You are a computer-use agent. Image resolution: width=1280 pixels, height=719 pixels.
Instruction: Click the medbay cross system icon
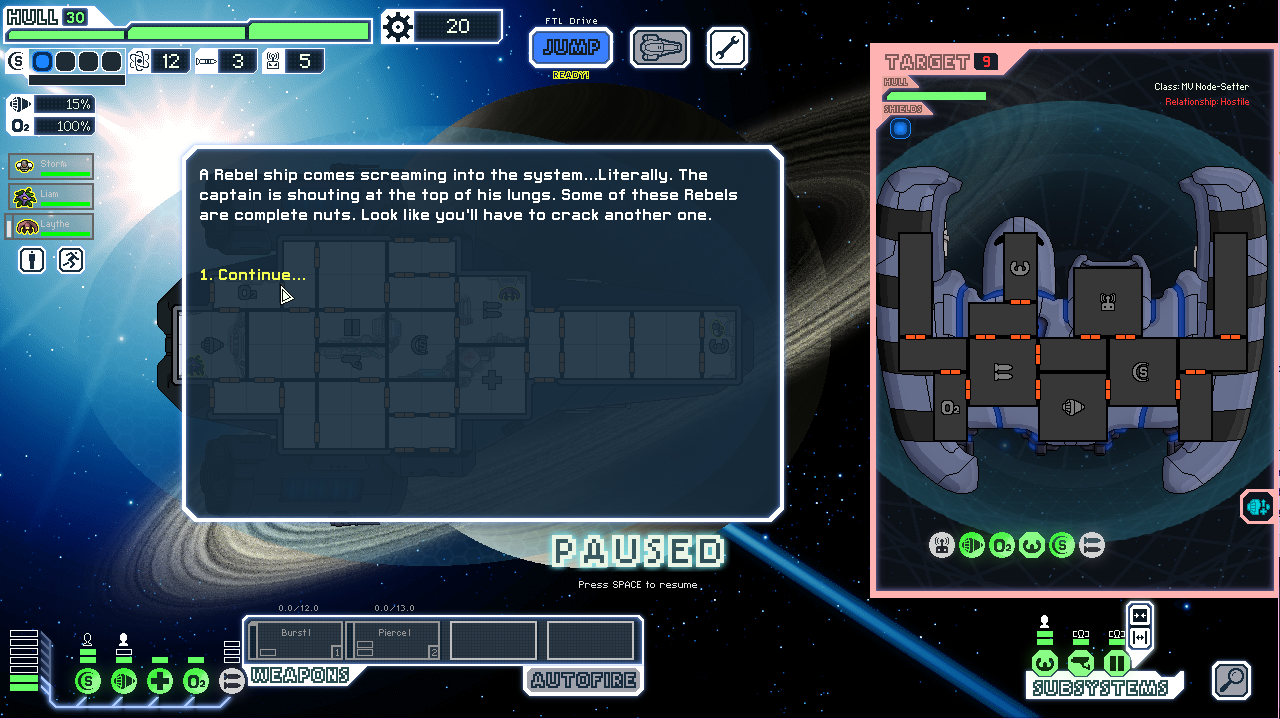(x=160, y=681)
